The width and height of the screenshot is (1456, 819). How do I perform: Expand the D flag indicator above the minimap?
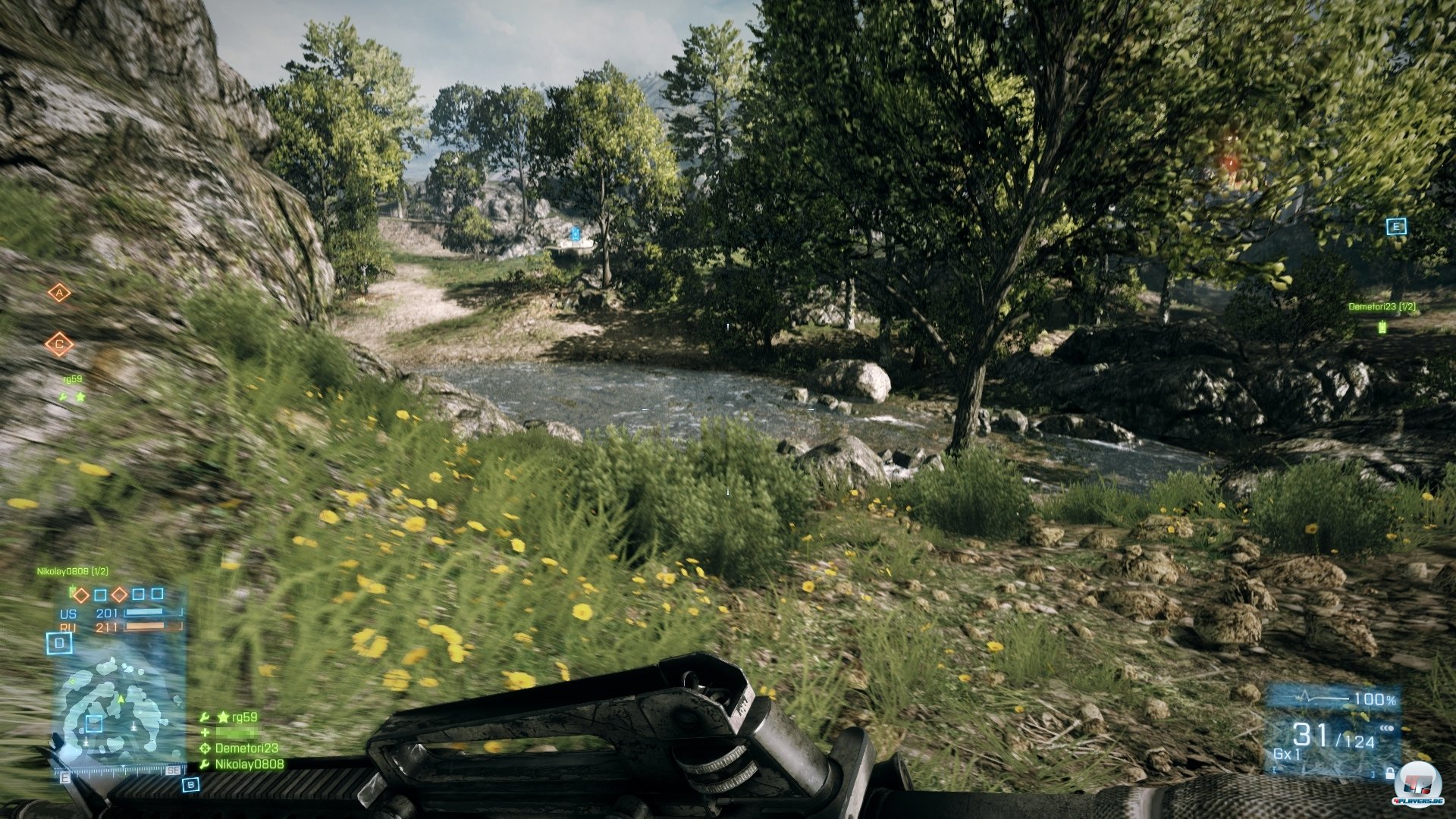pos(59,642)
